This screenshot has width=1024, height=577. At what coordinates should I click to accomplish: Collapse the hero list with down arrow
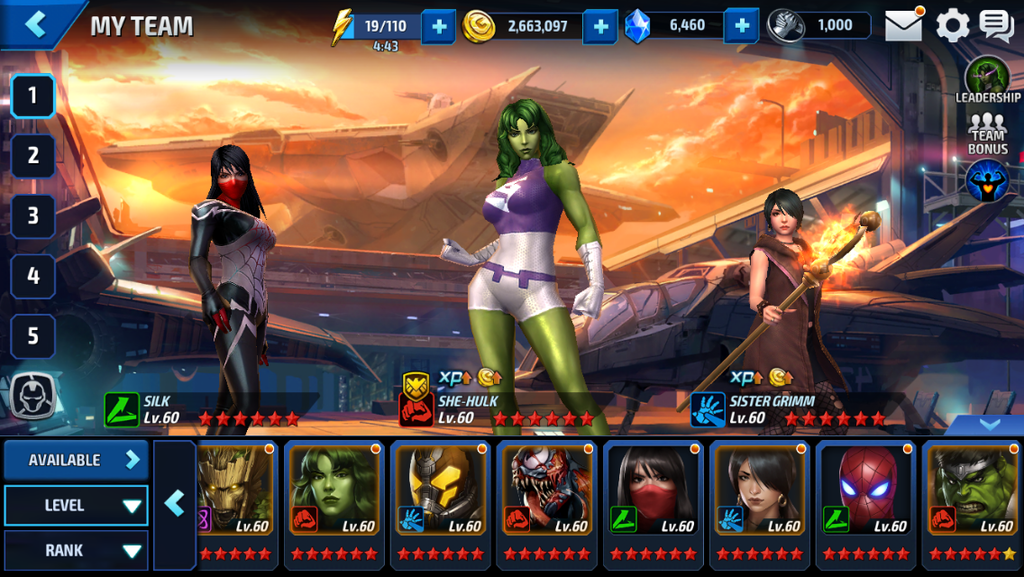(x=989, y=424)
